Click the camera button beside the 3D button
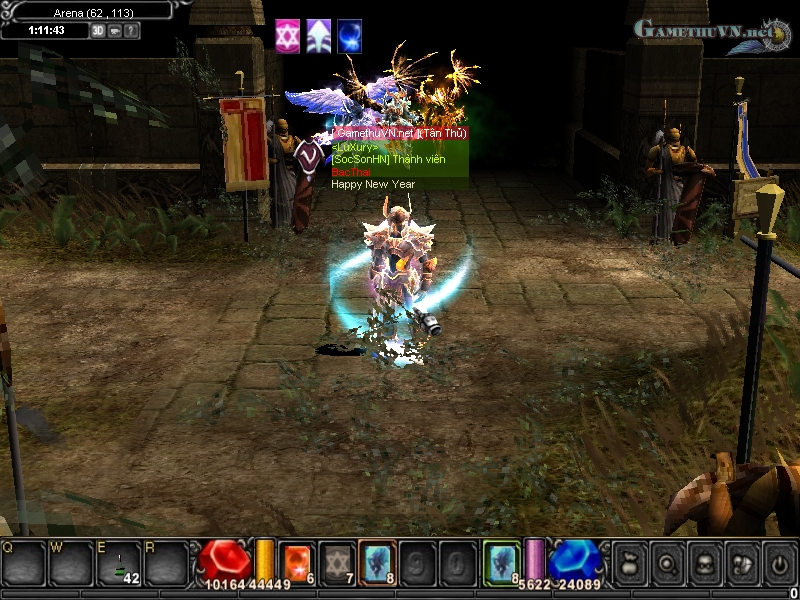 115,30
